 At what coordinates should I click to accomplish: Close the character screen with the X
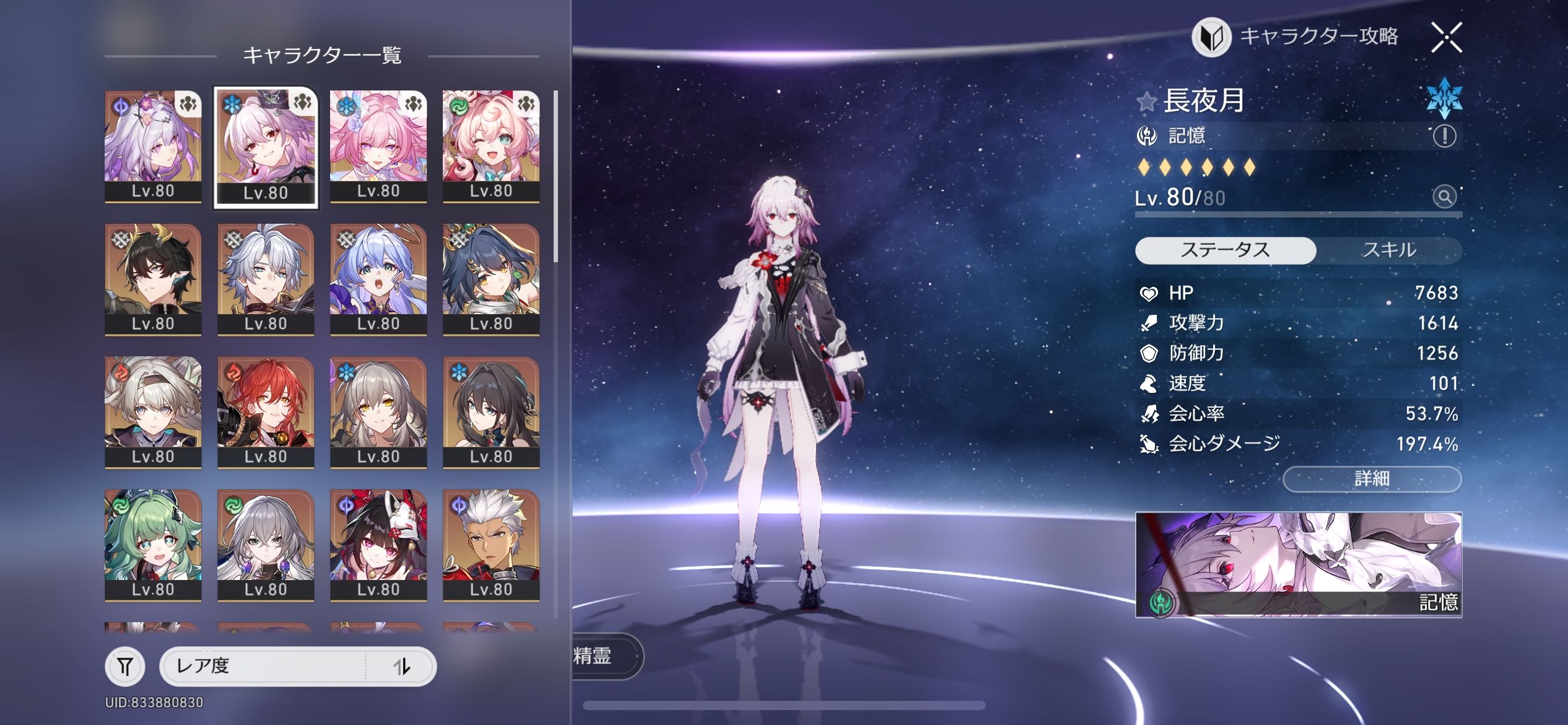coord(1447,38)
